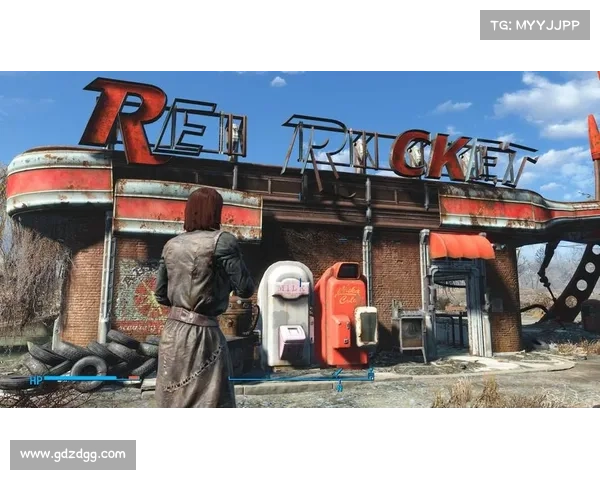Click the TG: MYYJJPP contact label
600x480 pixels.
click(535, 24)
